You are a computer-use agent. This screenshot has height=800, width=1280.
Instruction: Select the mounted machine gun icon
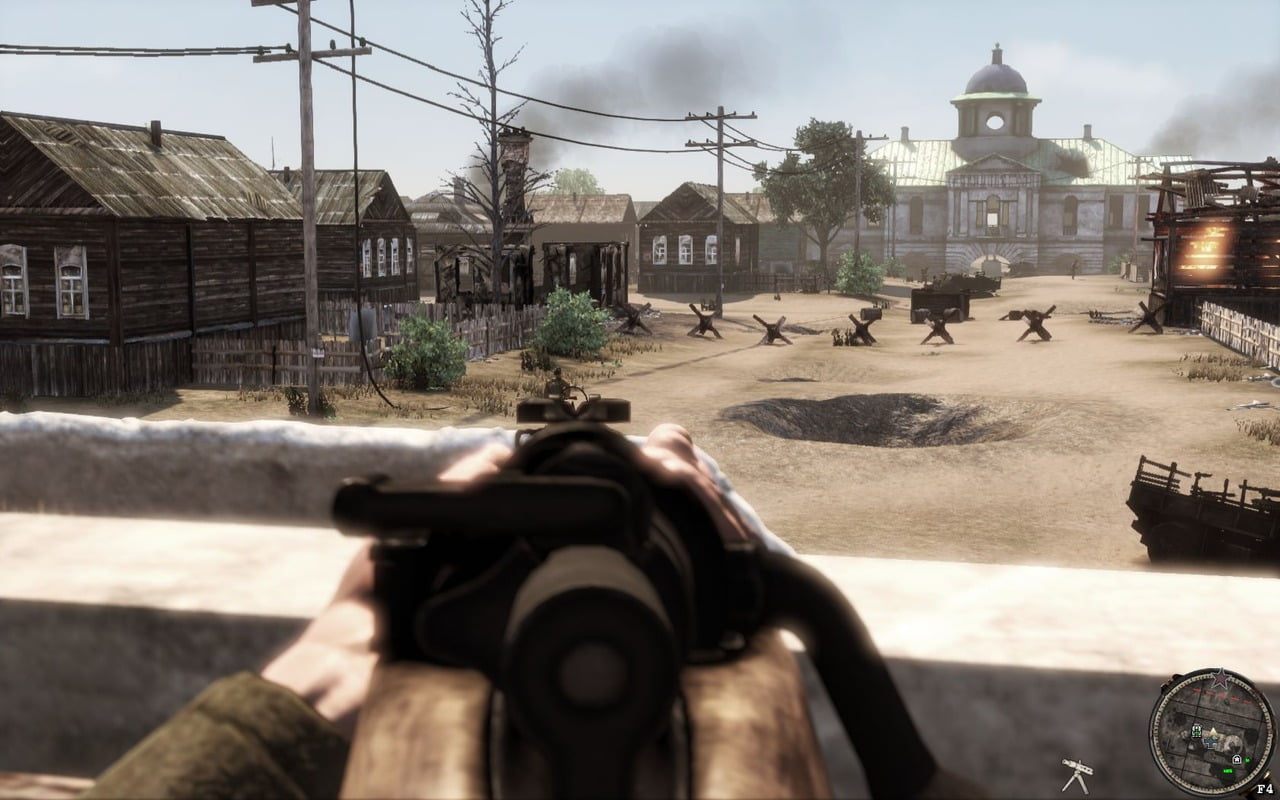pos(1076,775)
